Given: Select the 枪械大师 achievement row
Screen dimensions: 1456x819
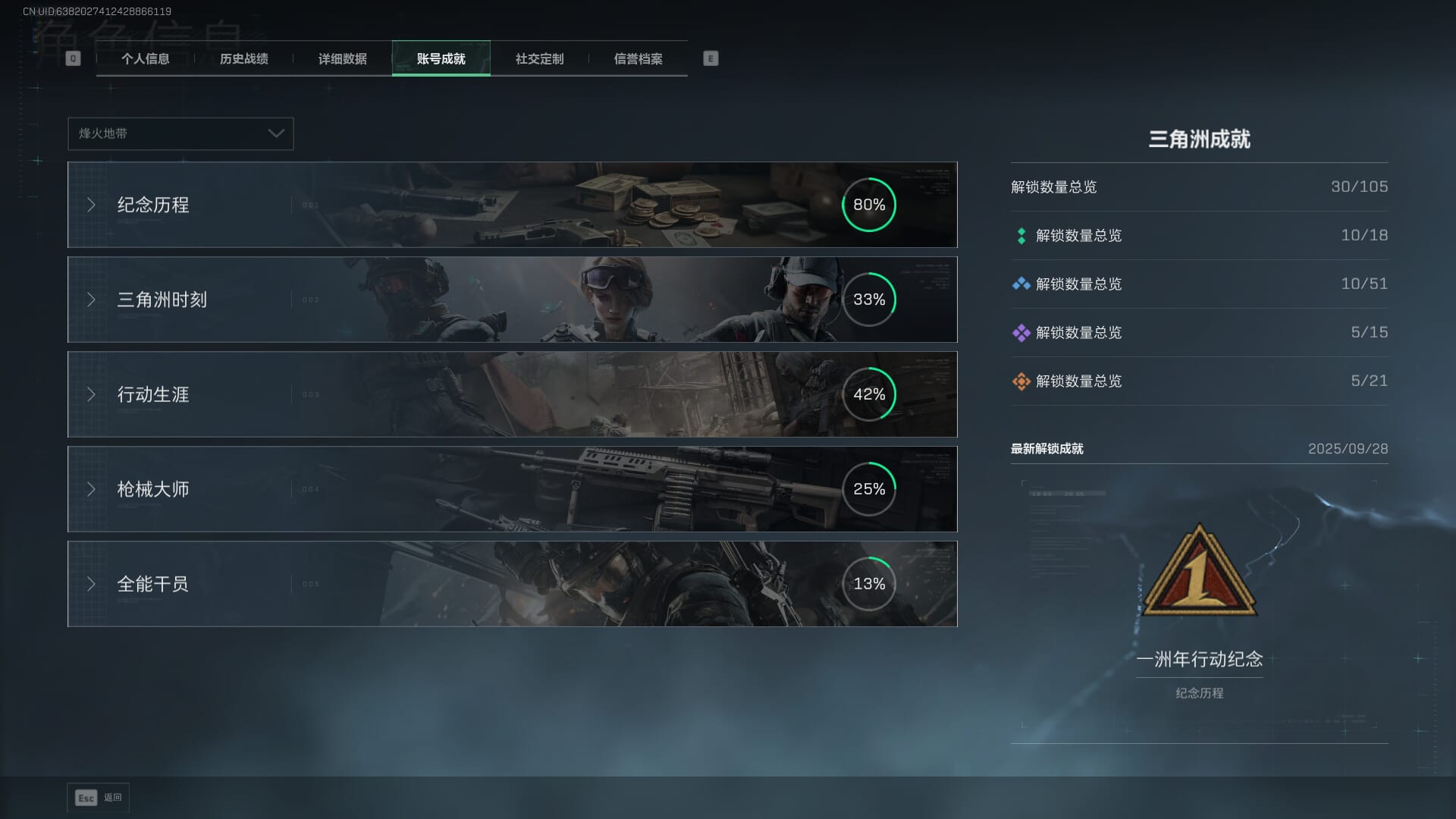Looking at the screenshot, I should (512, 489).
